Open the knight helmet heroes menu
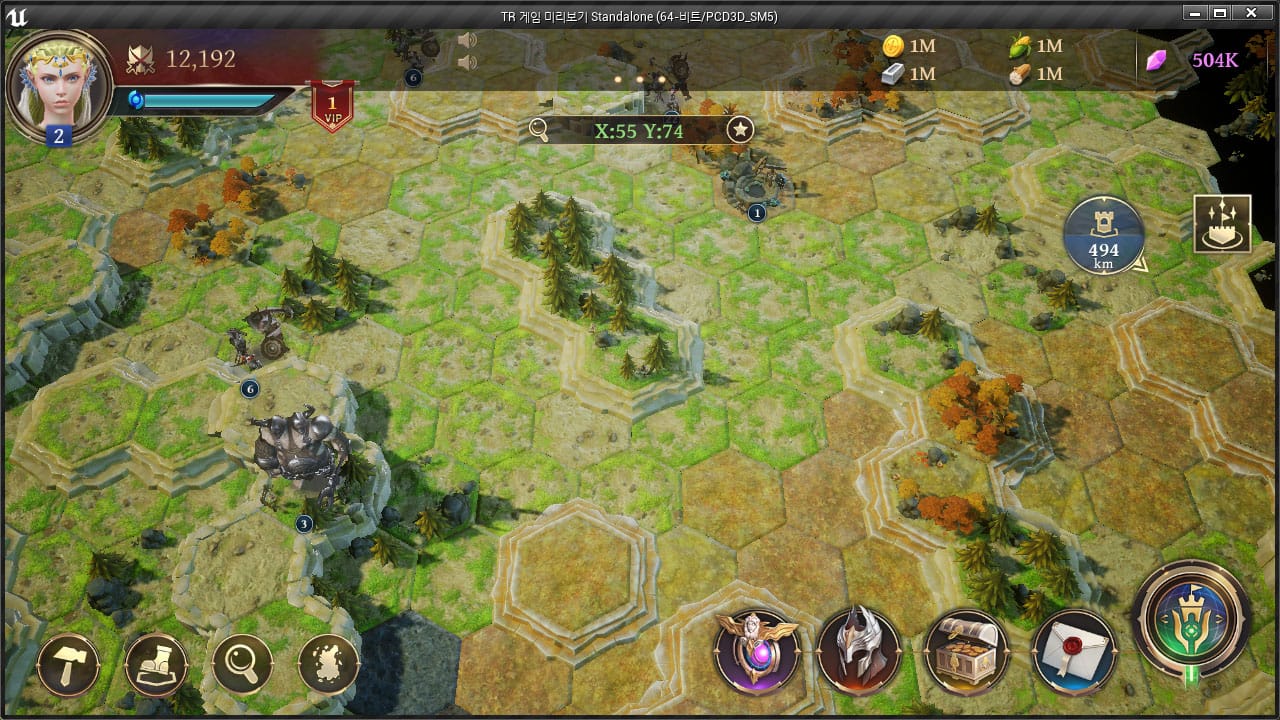 859,652
